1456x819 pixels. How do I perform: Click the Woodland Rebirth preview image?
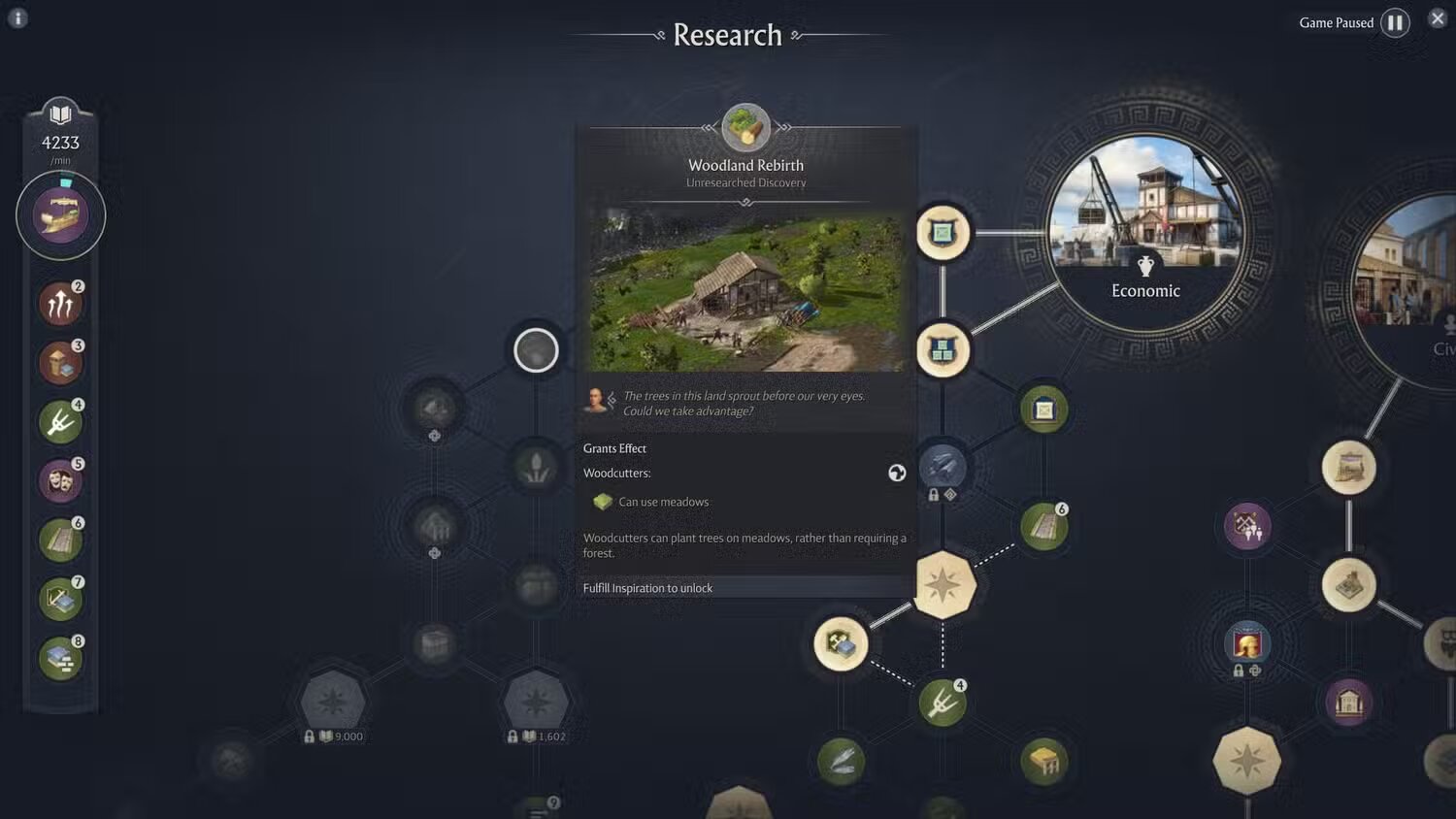[x=745, y=289]
